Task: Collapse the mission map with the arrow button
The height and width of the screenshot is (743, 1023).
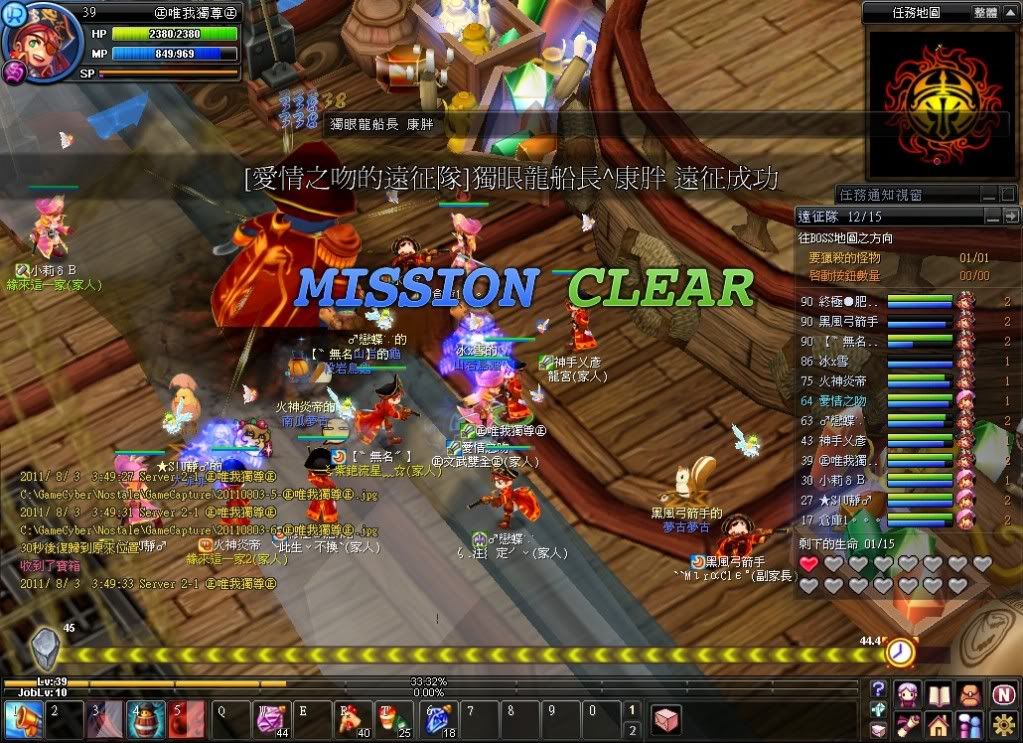Action: click(1011, 13)
